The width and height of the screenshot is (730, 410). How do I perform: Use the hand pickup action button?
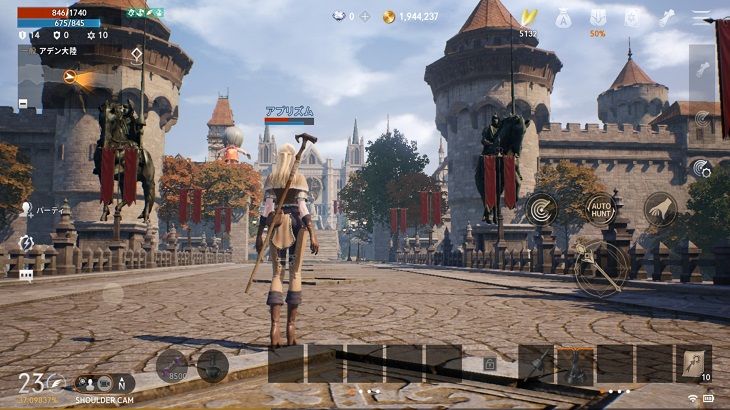(660, 209)
